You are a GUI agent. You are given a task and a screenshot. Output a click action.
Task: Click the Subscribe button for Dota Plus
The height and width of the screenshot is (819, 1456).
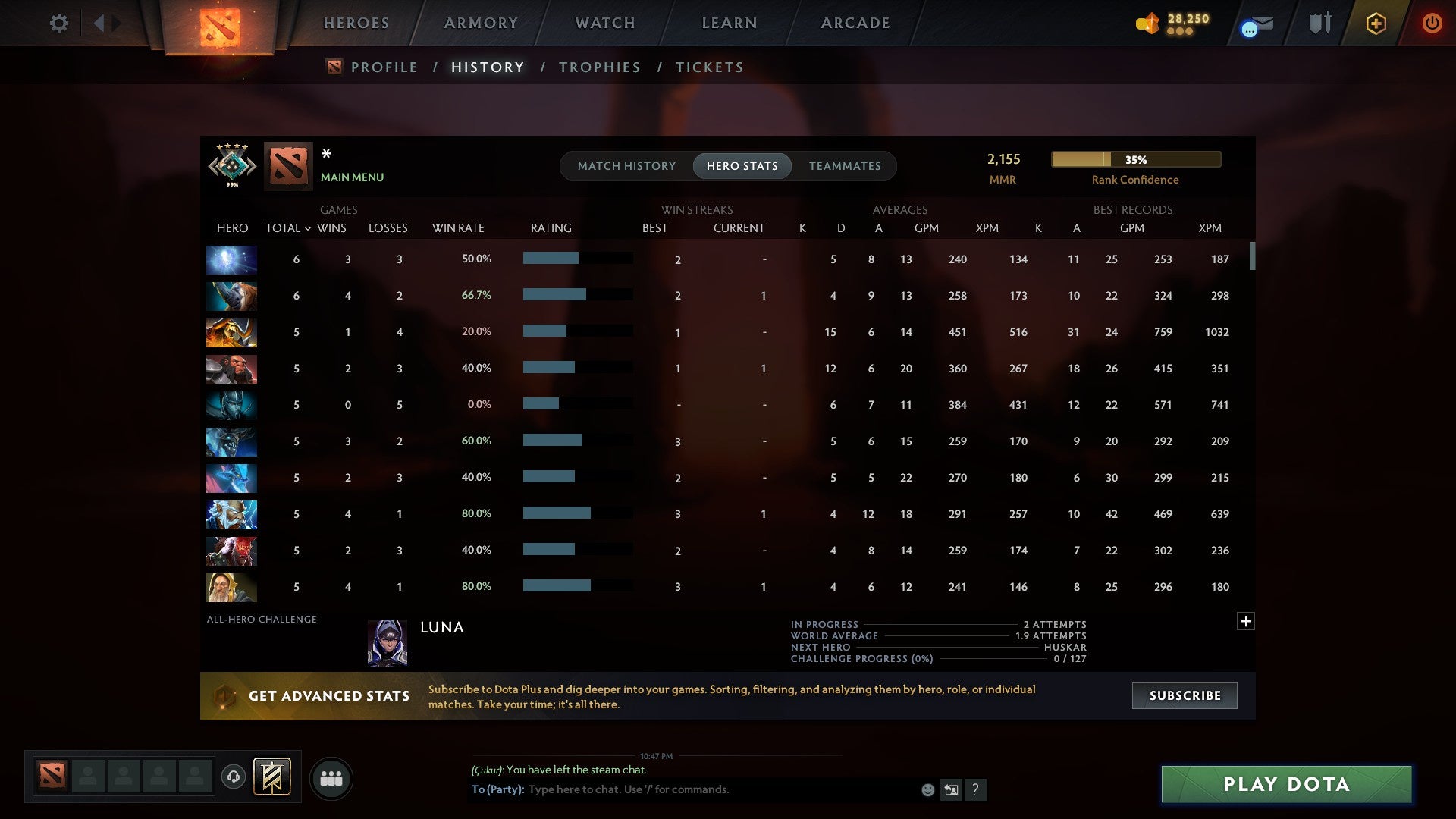[x=1184, y=695]
